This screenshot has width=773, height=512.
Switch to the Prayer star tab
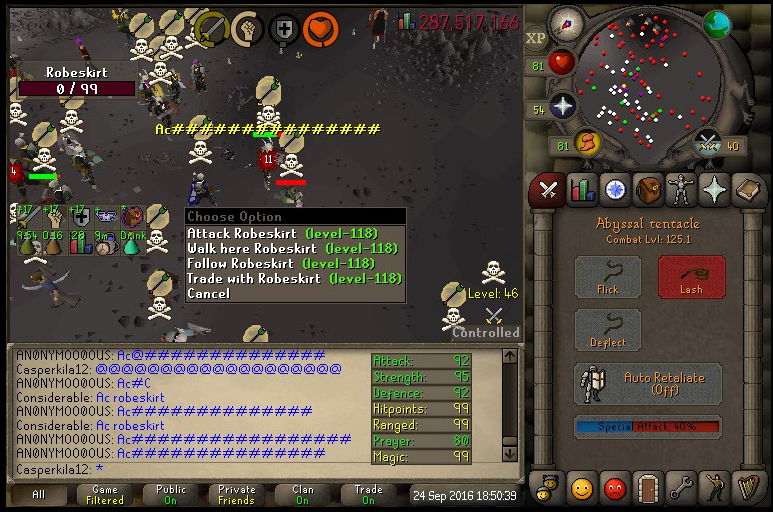pyautogui.click(x=713, y=189)
